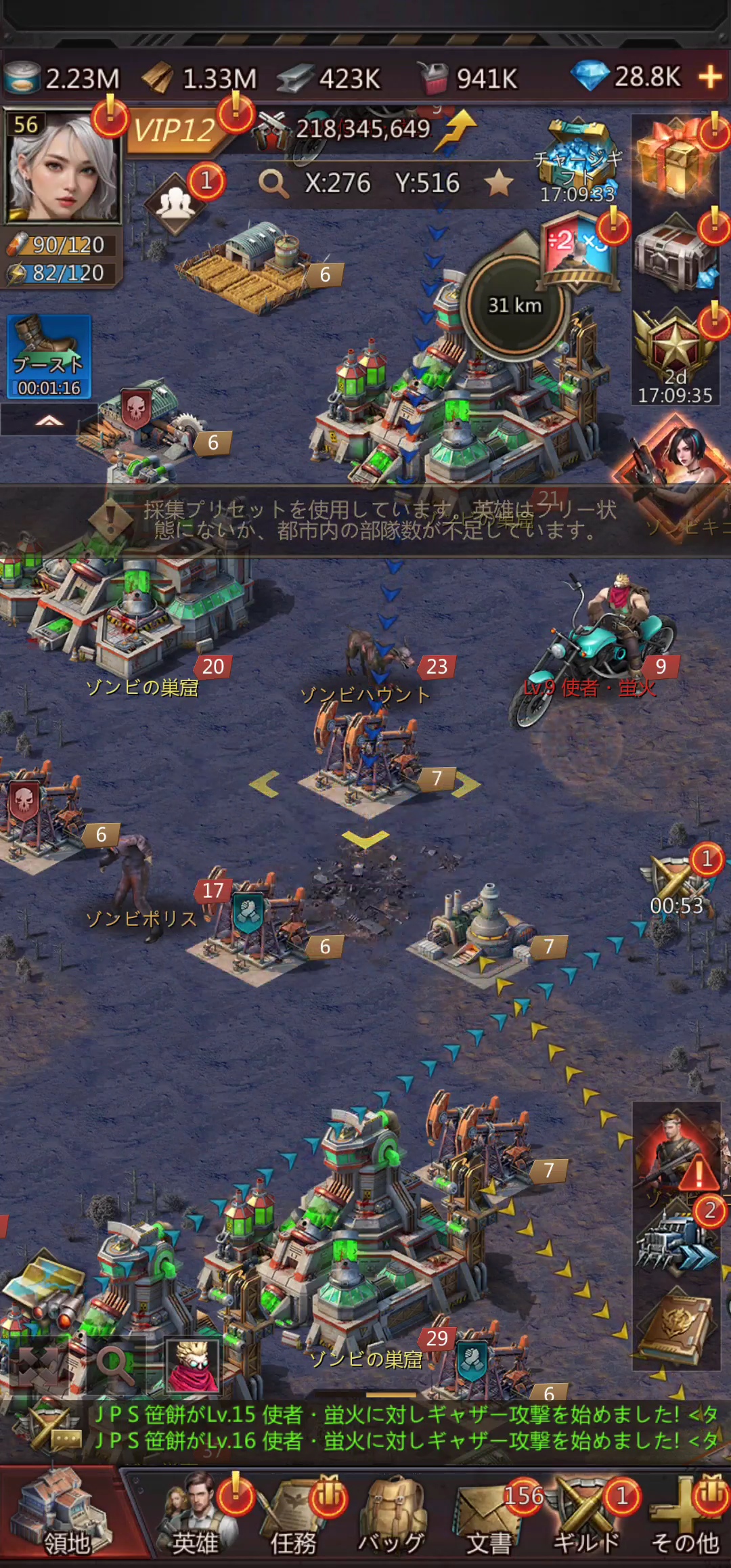Open the chat message bar
Image resolution: width=731 pixels, height=1568 pixels.
point(406,1427)
